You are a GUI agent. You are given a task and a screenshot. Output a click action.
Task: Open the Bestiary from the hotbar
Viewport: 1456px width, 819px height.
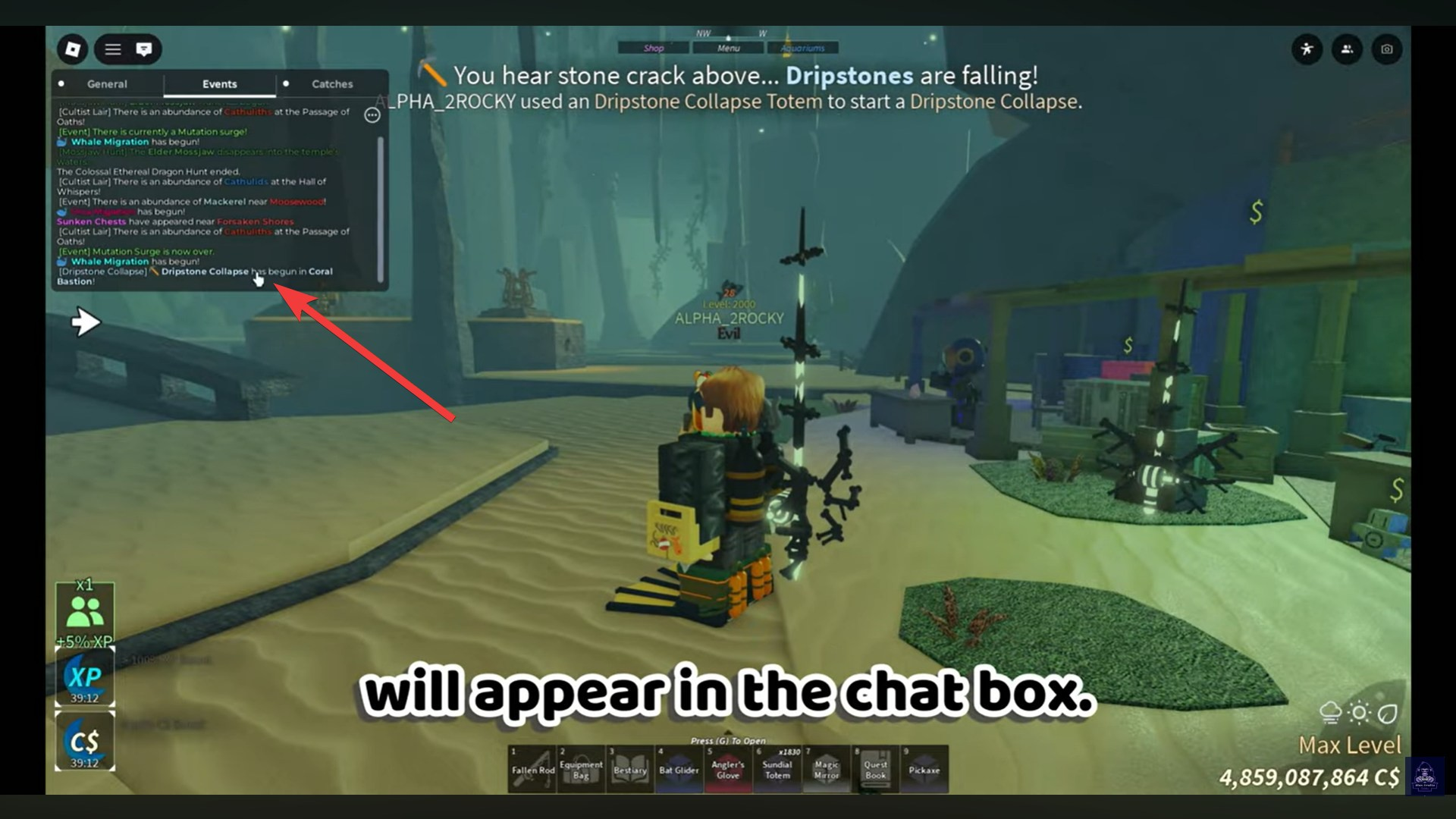click(x=629, y=768)
